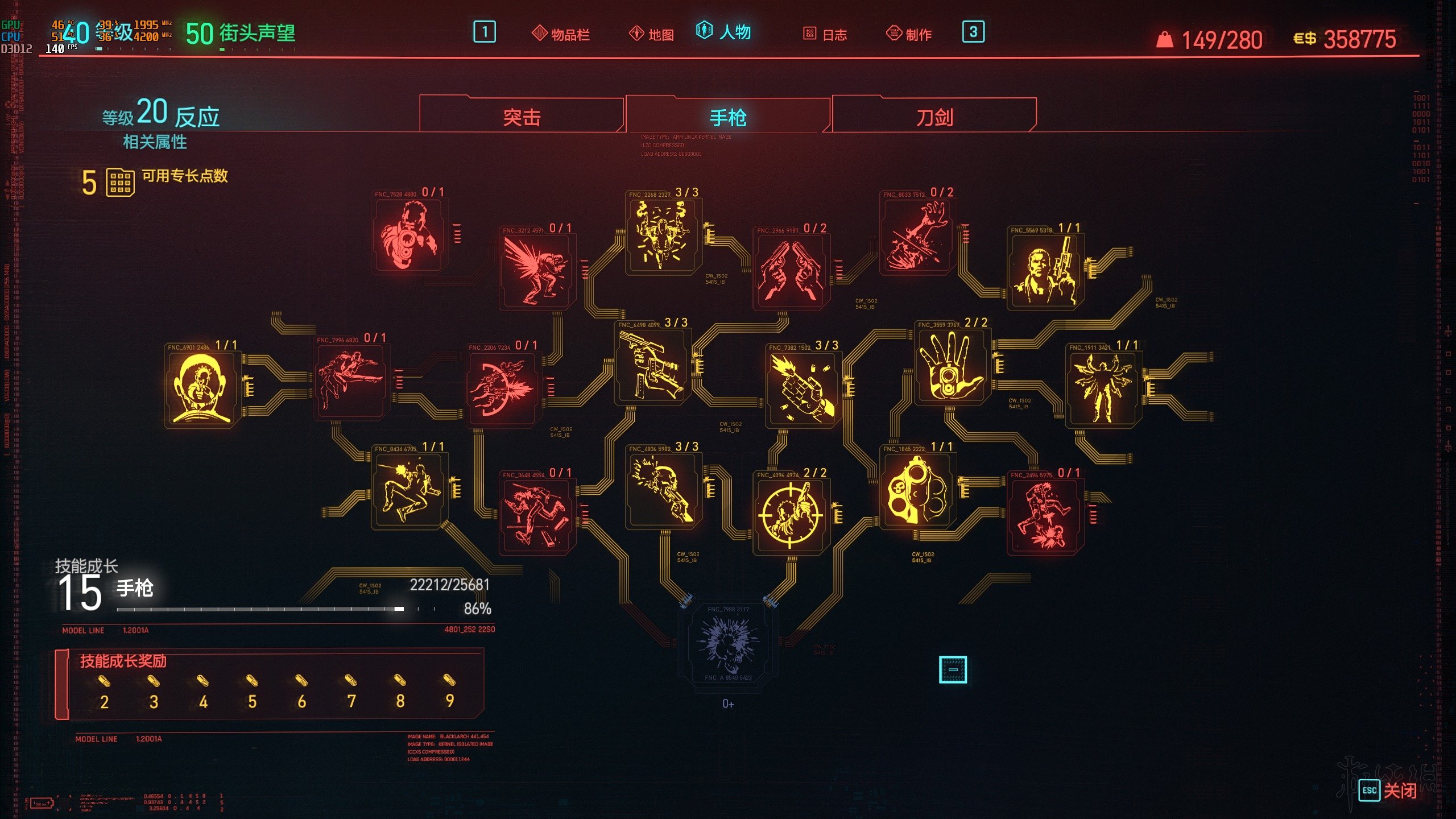The height and width of the screenshot is (819, 1456).
Task: Switch to the 刀剑 blades tab
Action: 934,117
